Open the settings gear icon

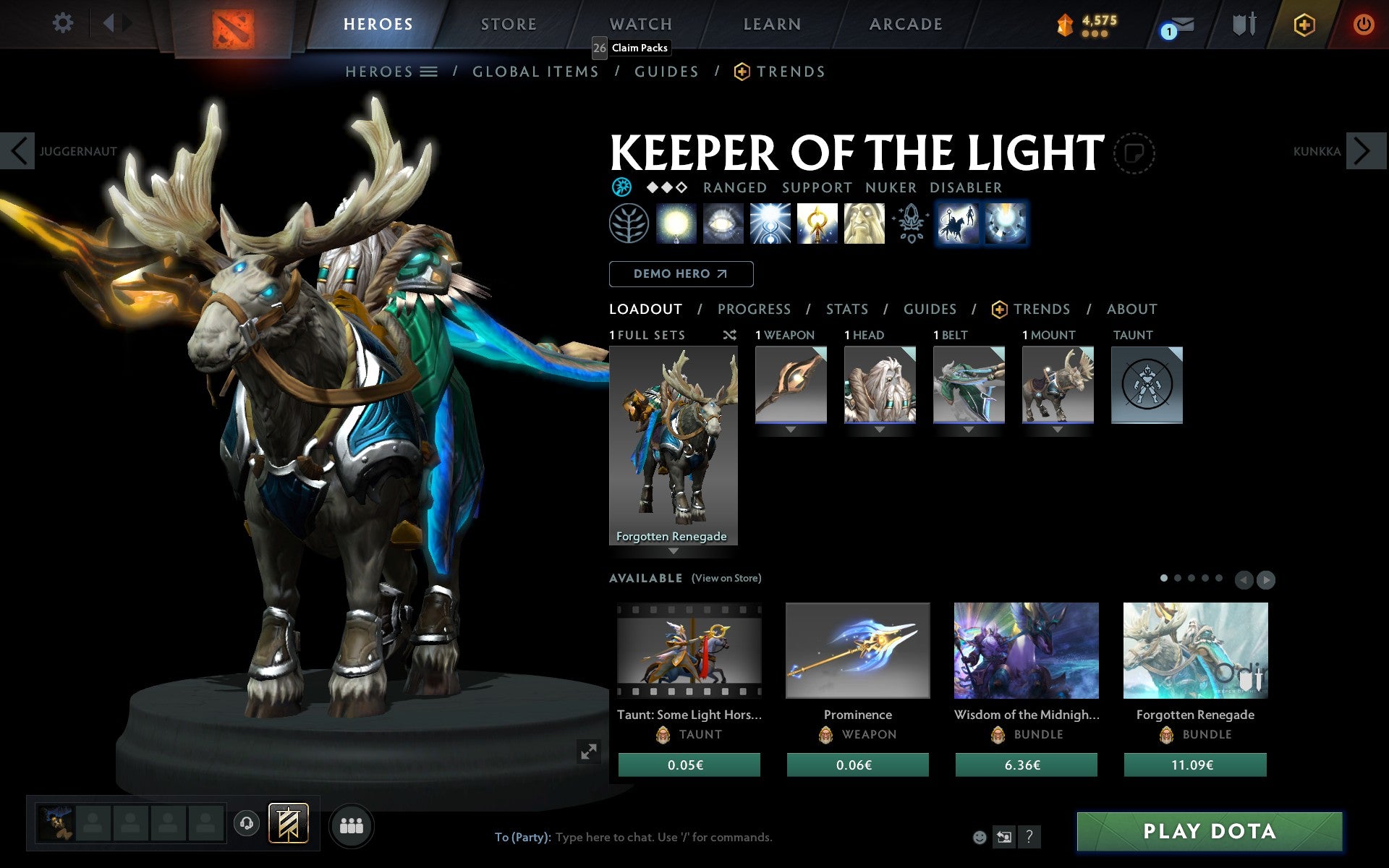click(64, 22)
